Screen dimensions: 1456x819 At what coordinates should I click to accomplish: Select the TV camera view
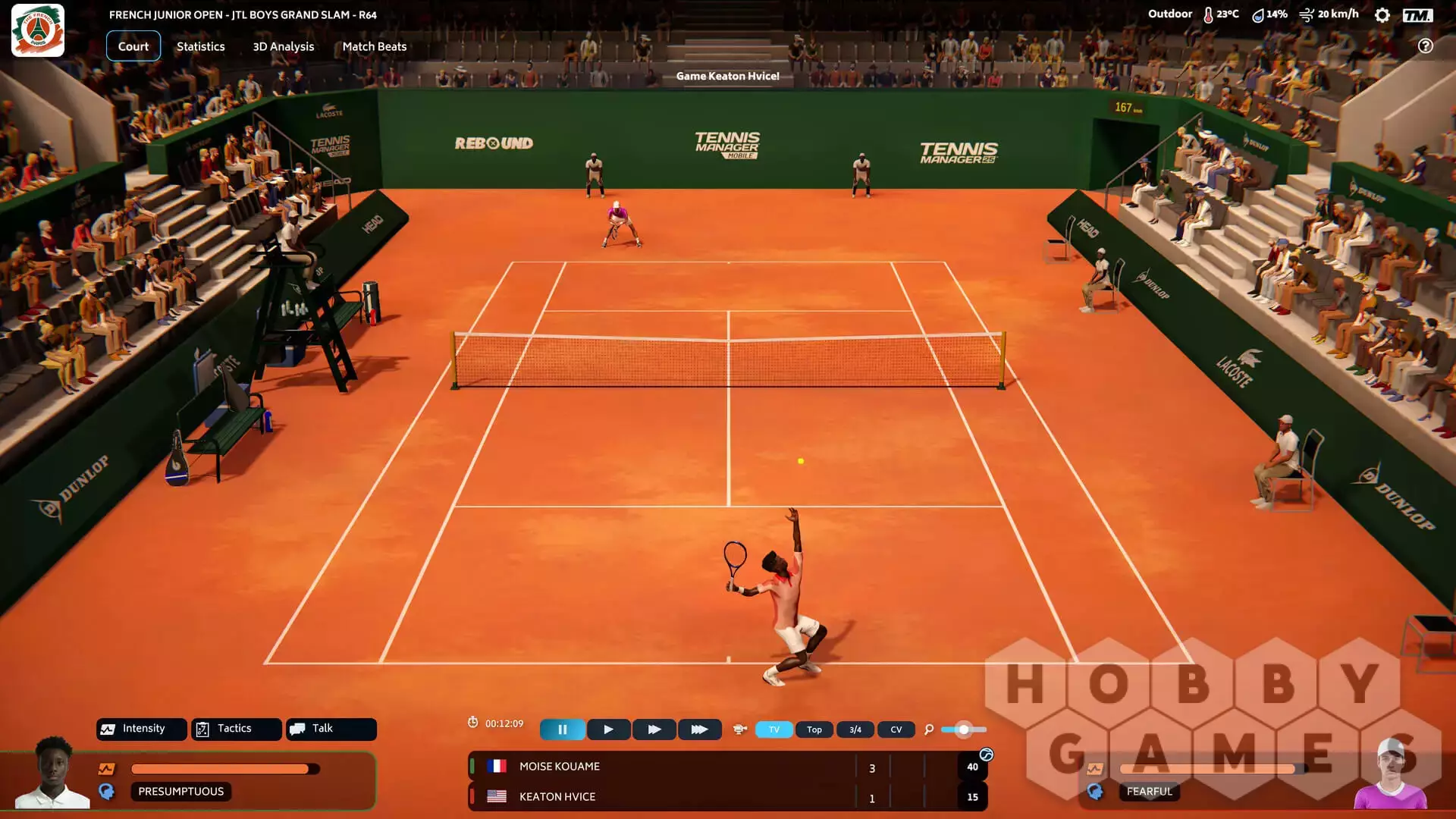[773, 730]
